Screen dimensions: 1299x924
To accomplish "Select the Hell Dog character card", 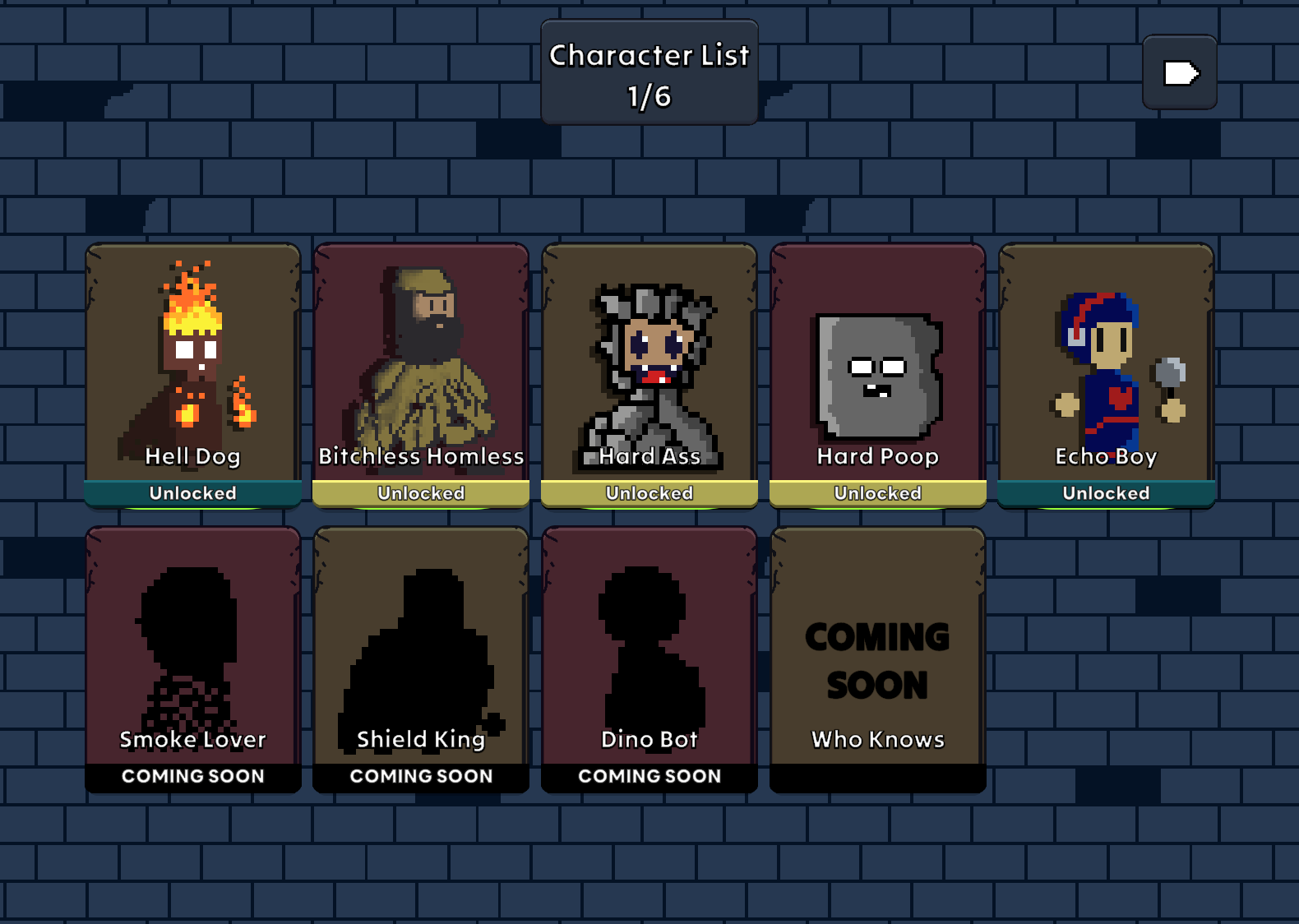I will tap(193, 375).
